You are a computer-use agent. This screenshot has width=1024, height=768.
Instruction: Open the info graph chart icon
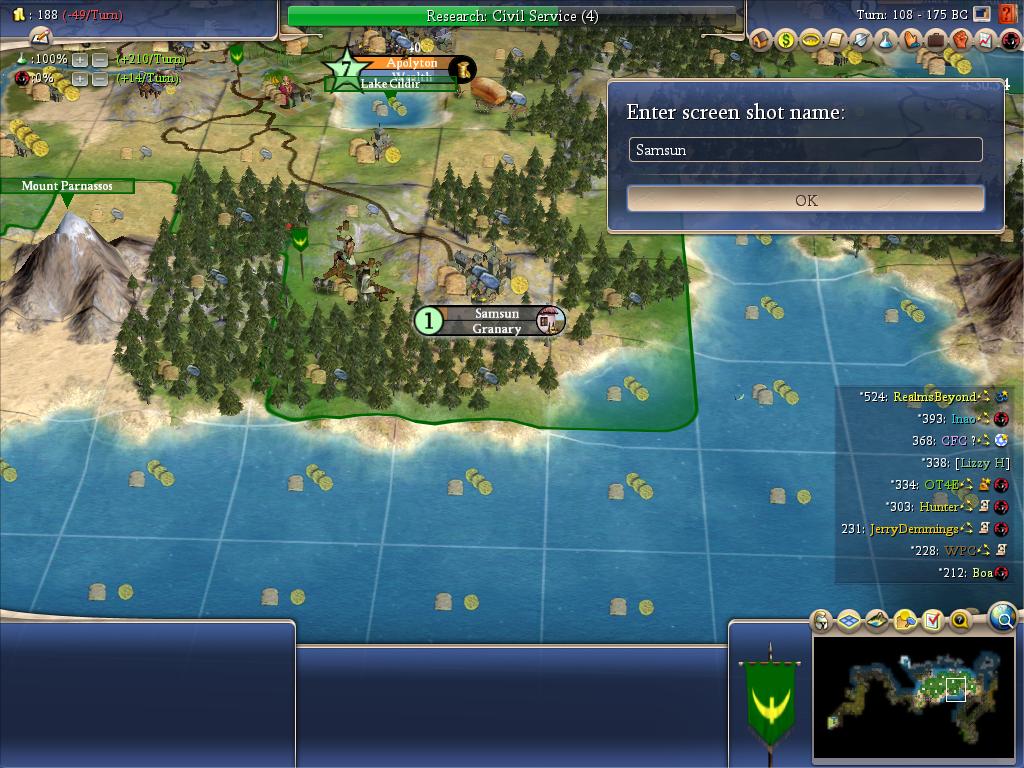[985, 40]
